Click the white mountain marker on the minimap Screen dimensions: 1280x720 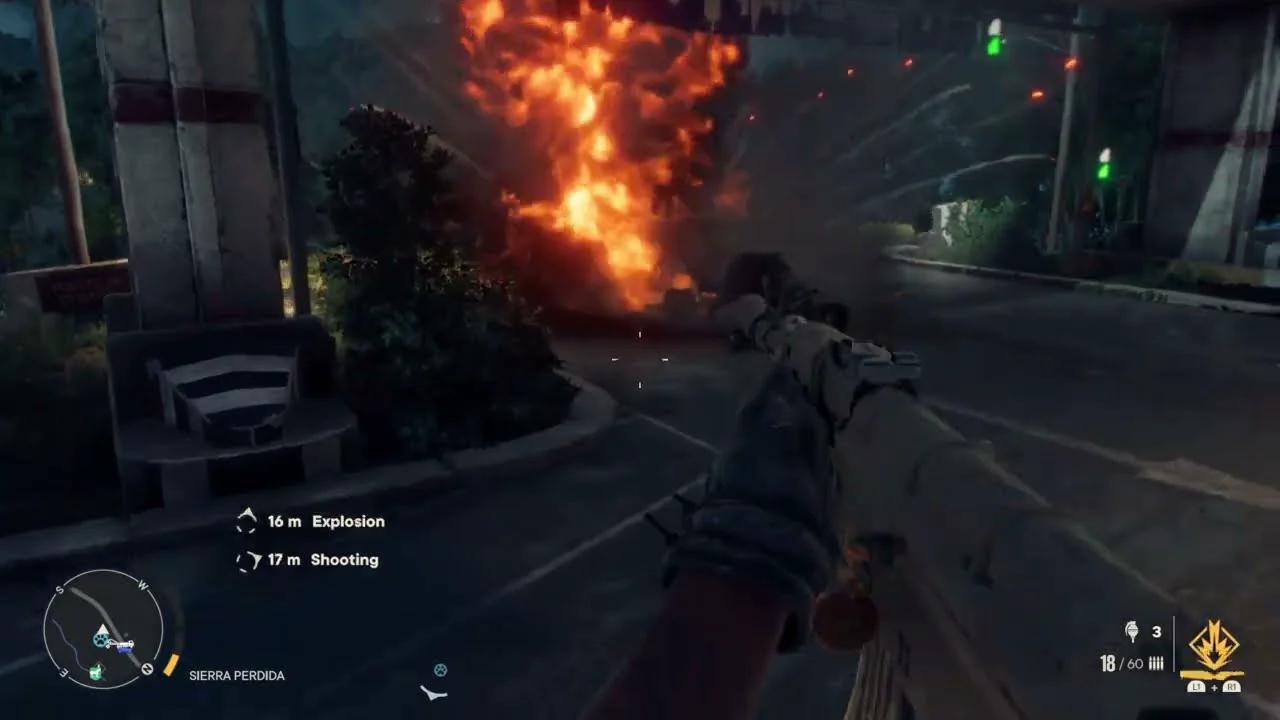[102, 629]
